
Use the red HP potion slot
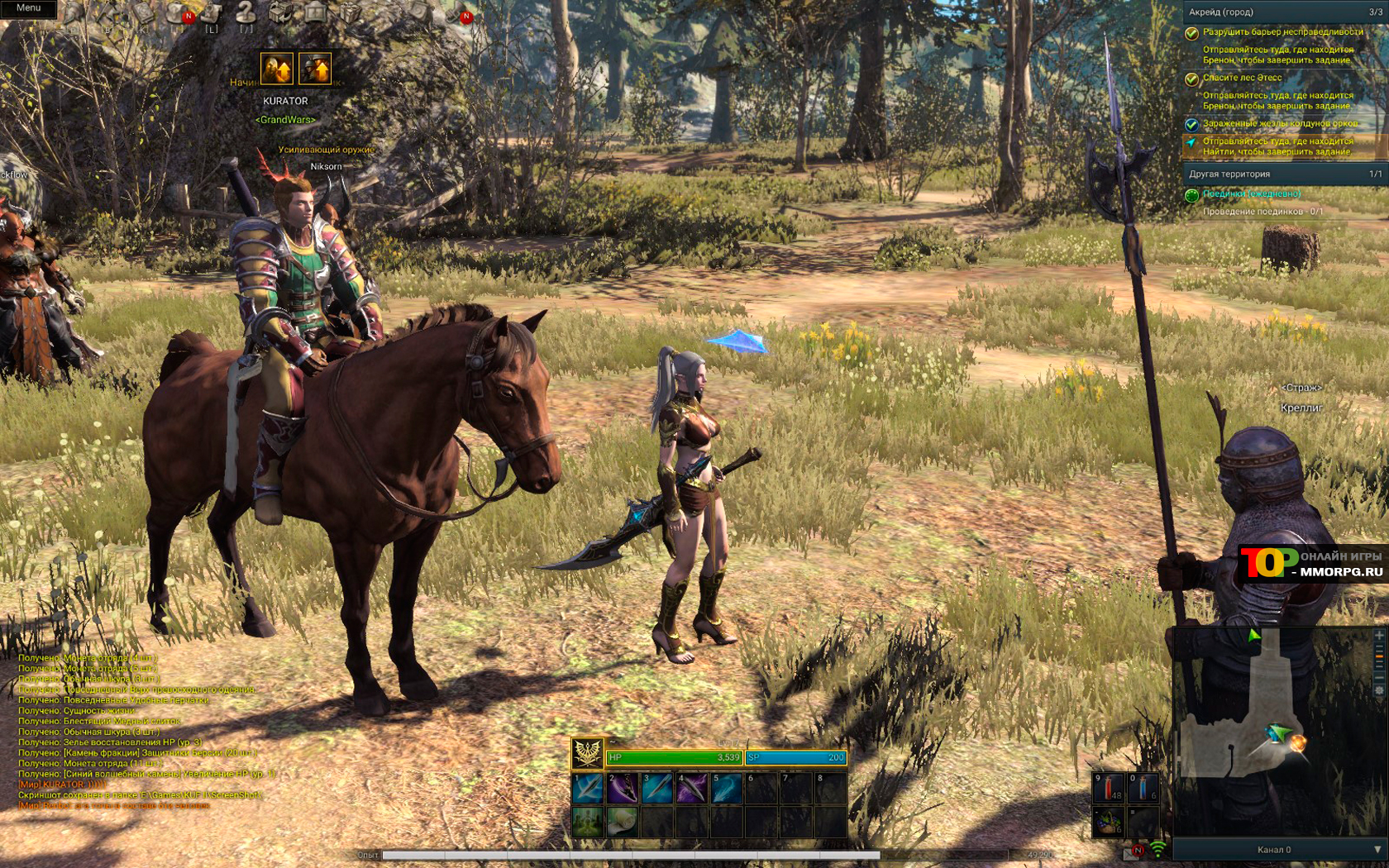1109,788
